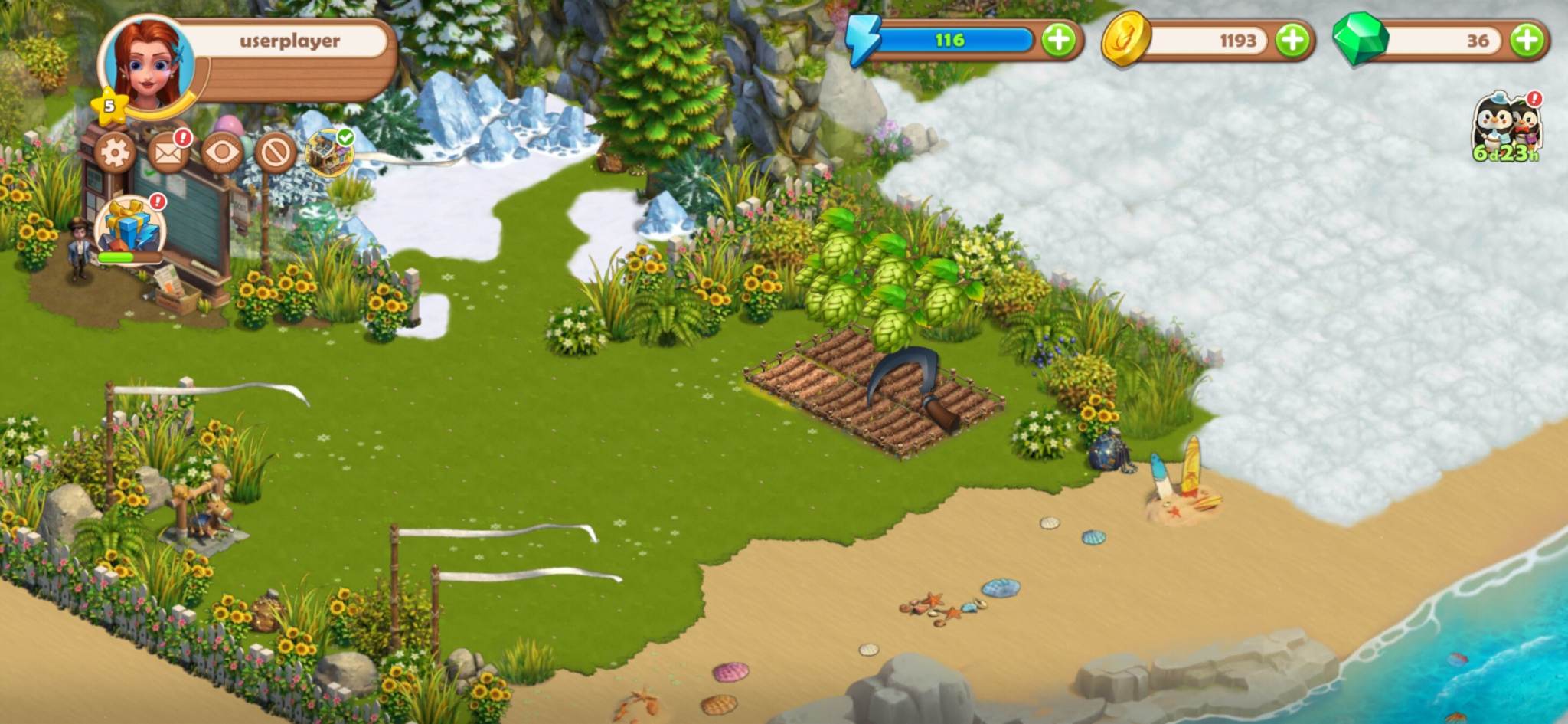Open the penguin event with timer
Image resolution: width=1568 pixels, height=724 pixels.
pos(1505,126)
